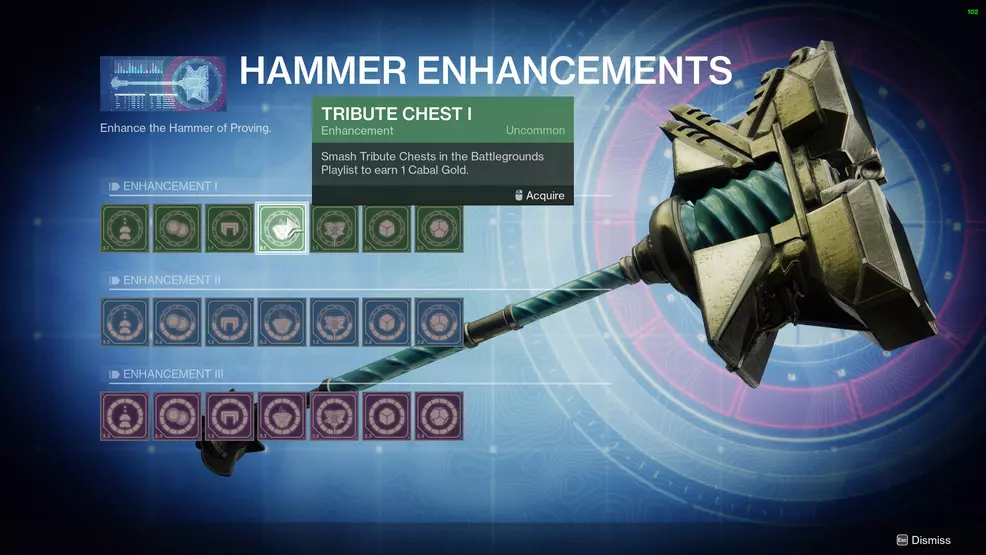Viewport: 986px width, 555px height.
Task: Select the green winged-emblem enhancement icon
Action: 334,229
